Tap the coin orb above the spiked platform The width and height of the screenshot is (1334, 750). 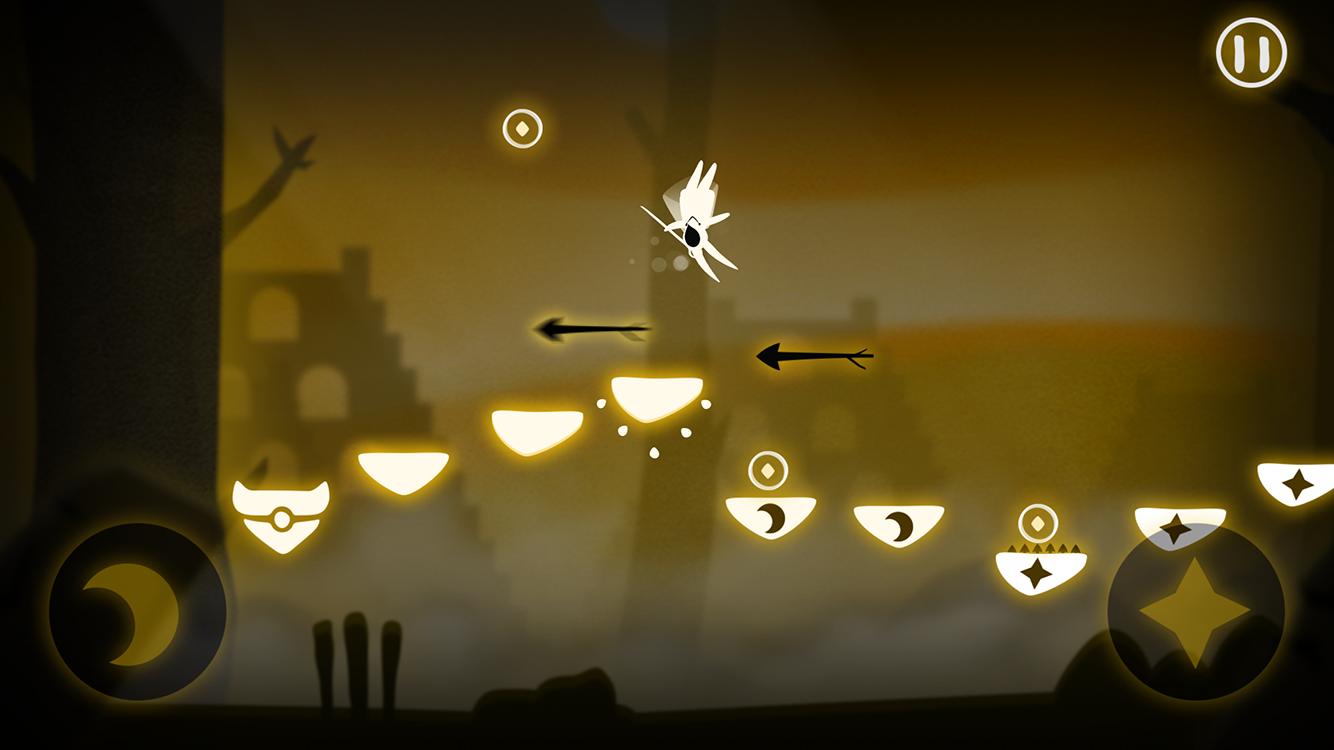tap(1037, 522)
